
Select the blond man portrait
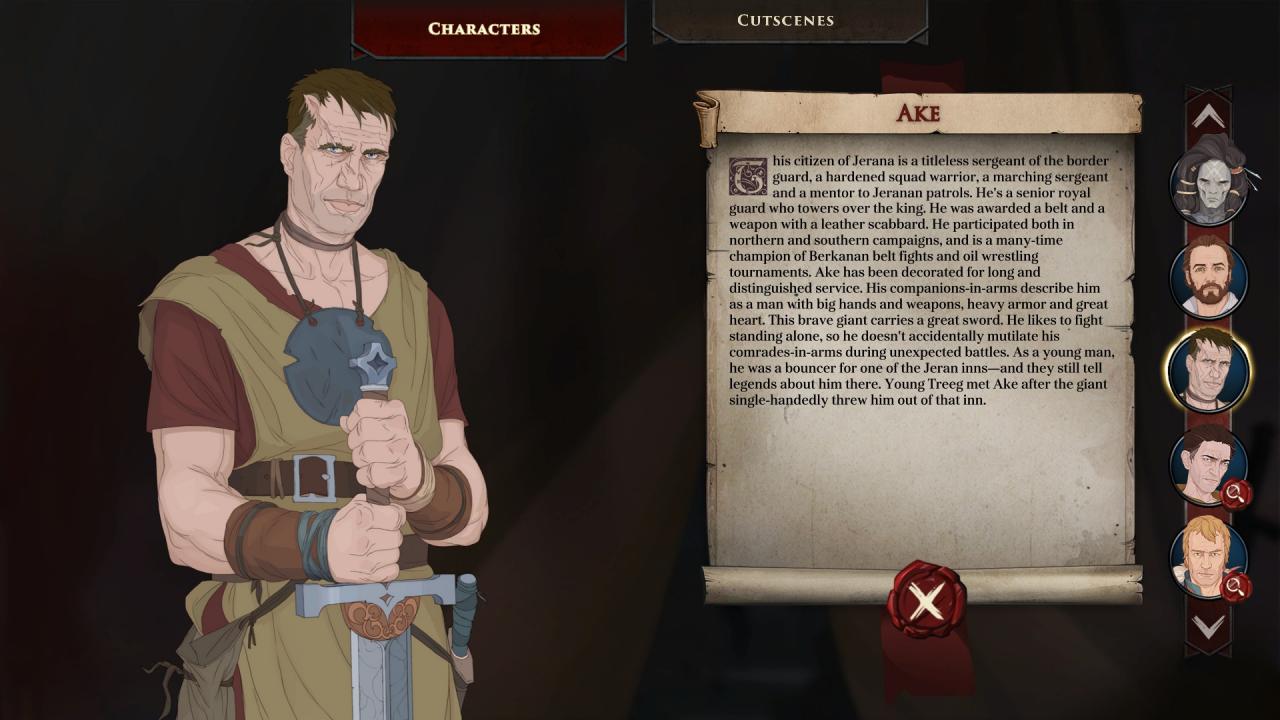(1206, 556)
